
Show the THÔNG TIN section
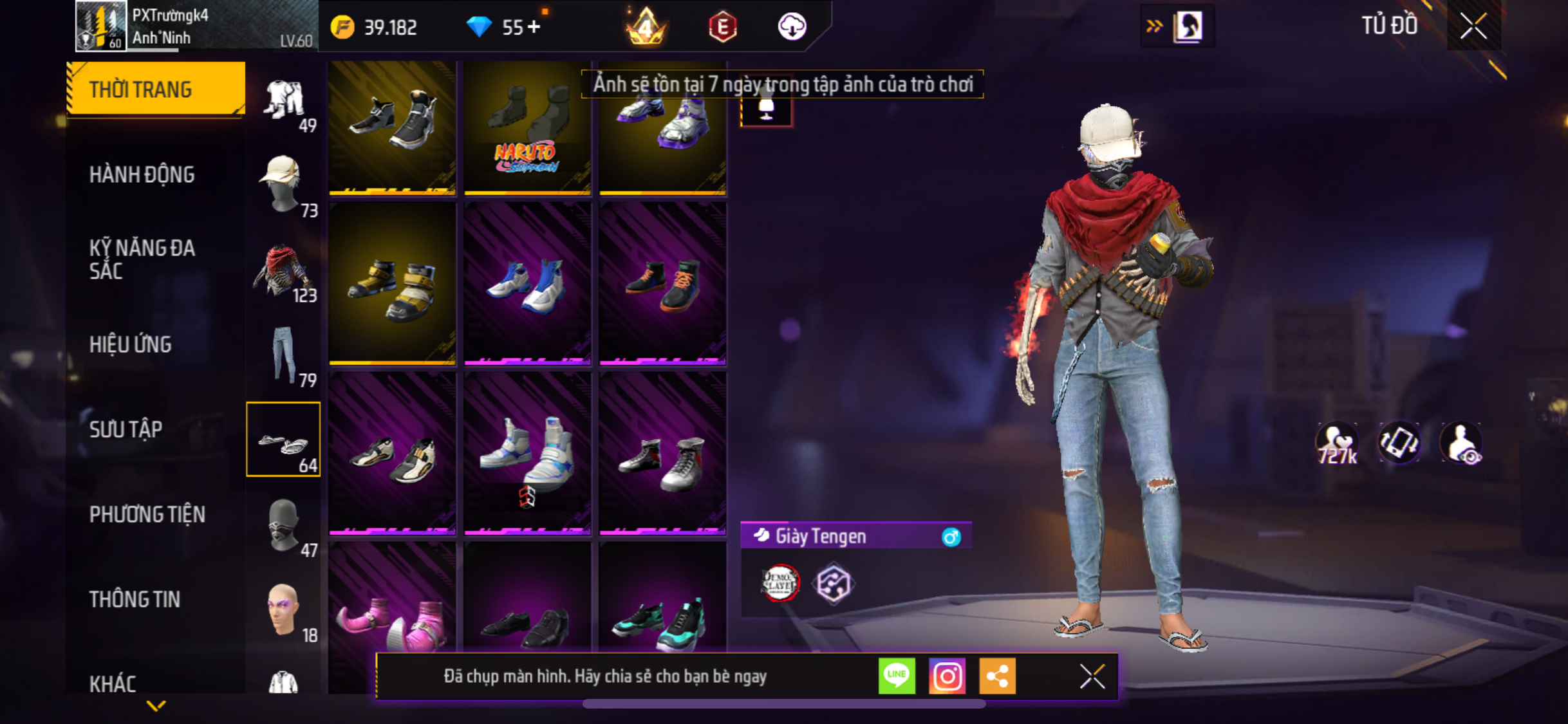[x=135, y=599]
